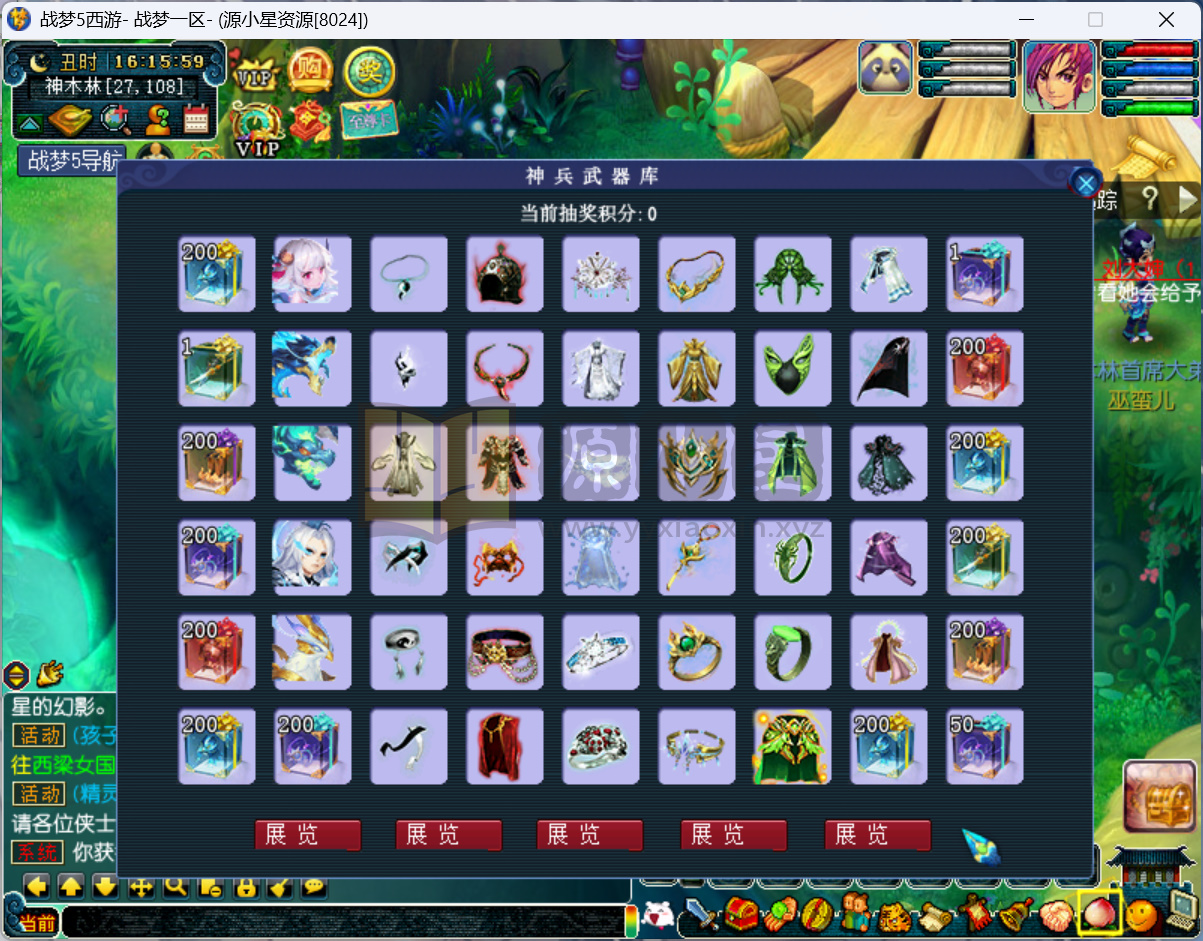Select the glowing green armor slot
Screen dimensions: 1203x941
point(793,746)
